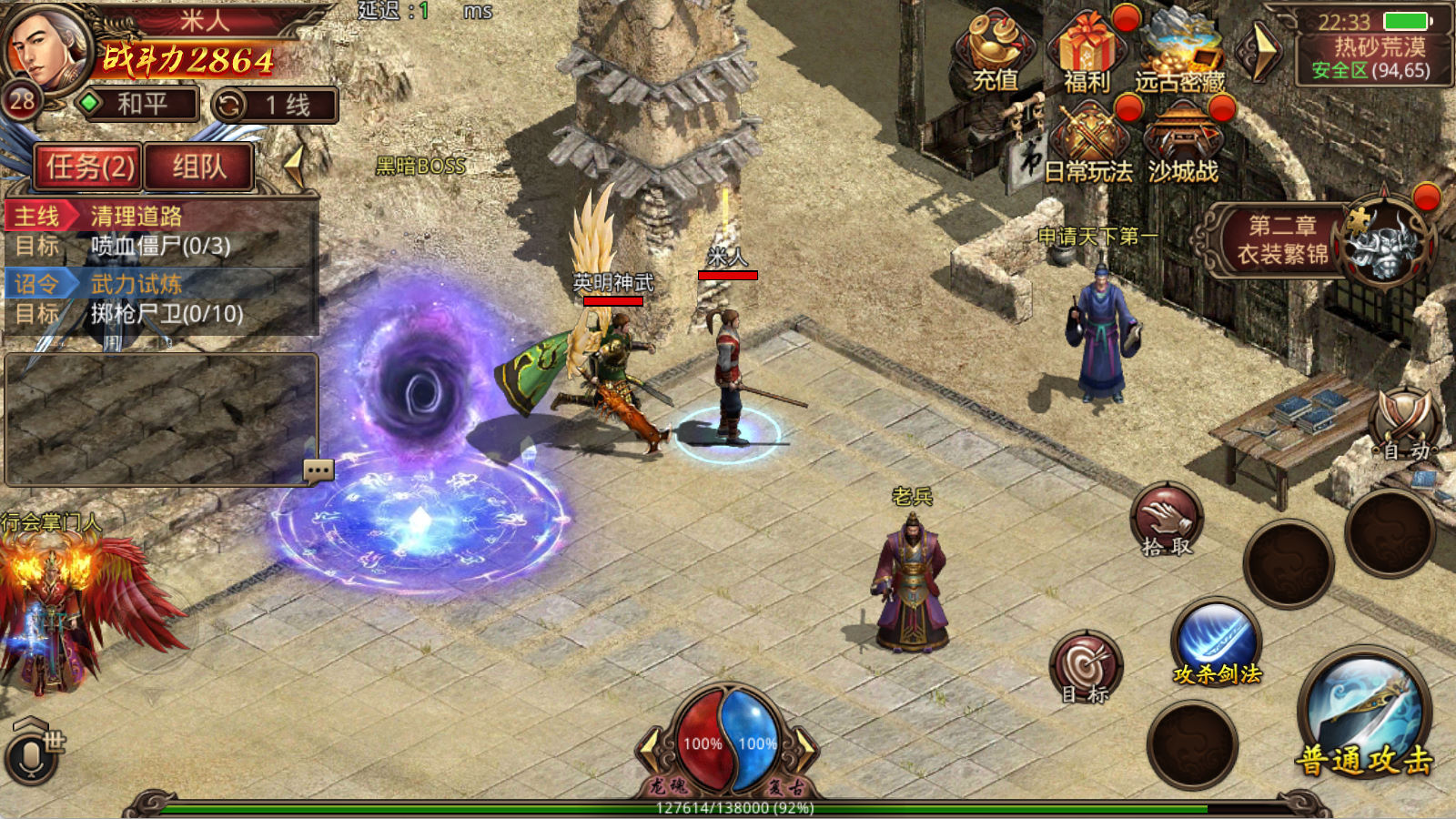Tap the microphone voice chat button
The width and height of the screenshot is (1456, 819).
[31, 757]
